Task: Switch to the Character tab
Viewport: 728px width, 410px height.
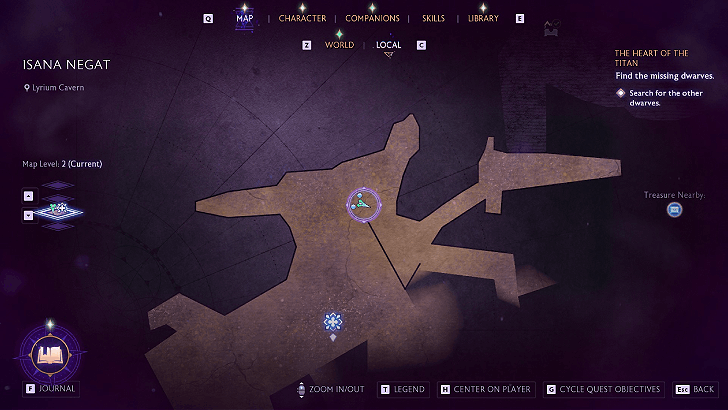Action: (x=302, y=18)
